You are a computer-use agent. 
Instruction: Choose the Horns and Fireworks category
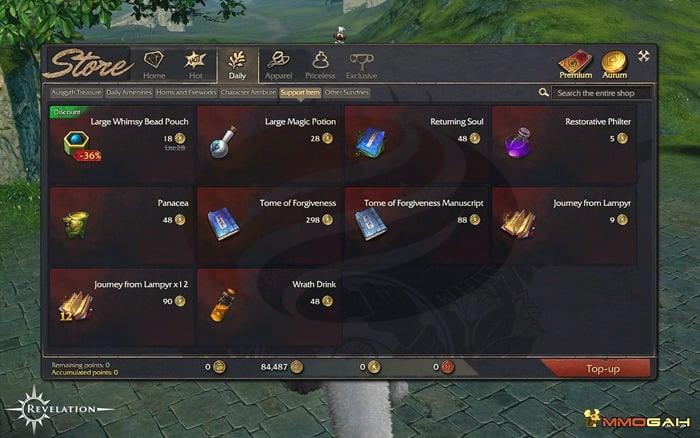186,92
